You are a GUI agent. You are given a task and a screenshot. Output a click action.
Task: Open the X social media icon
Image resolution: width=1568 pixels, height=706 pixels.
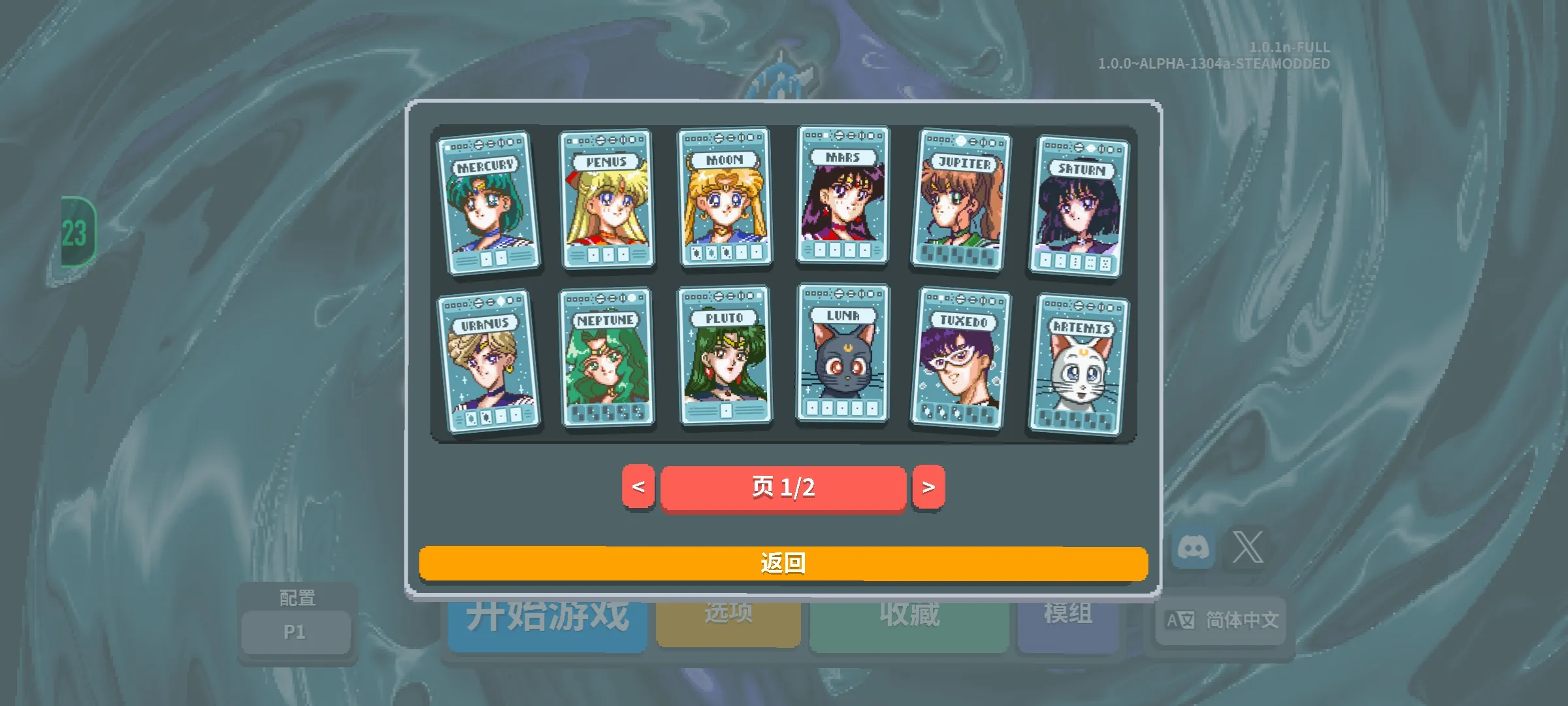click(x=1248, y=548)
